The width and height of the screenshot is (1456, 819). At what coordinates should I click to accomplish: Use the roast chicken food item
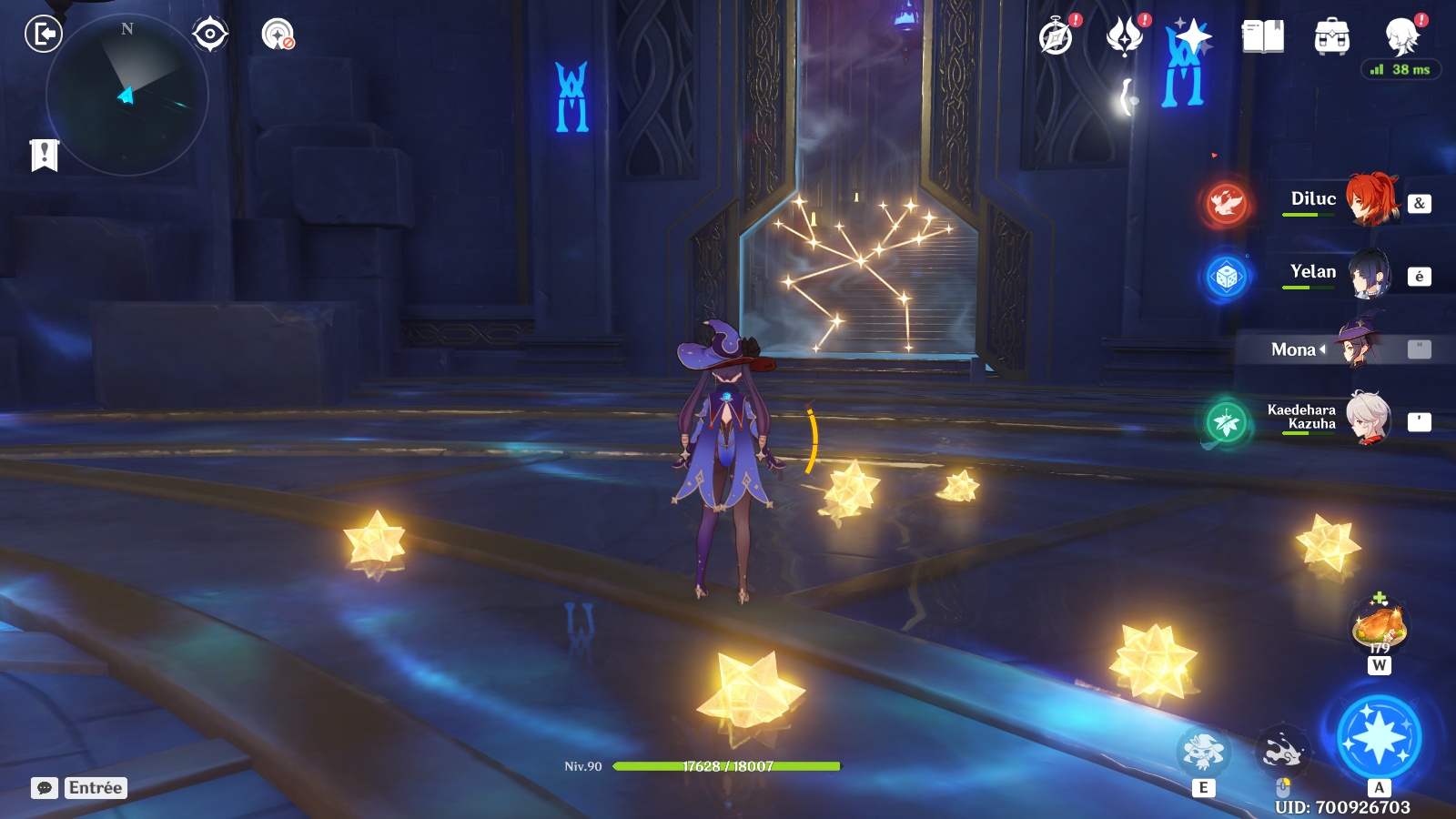tap(1380, 626)
